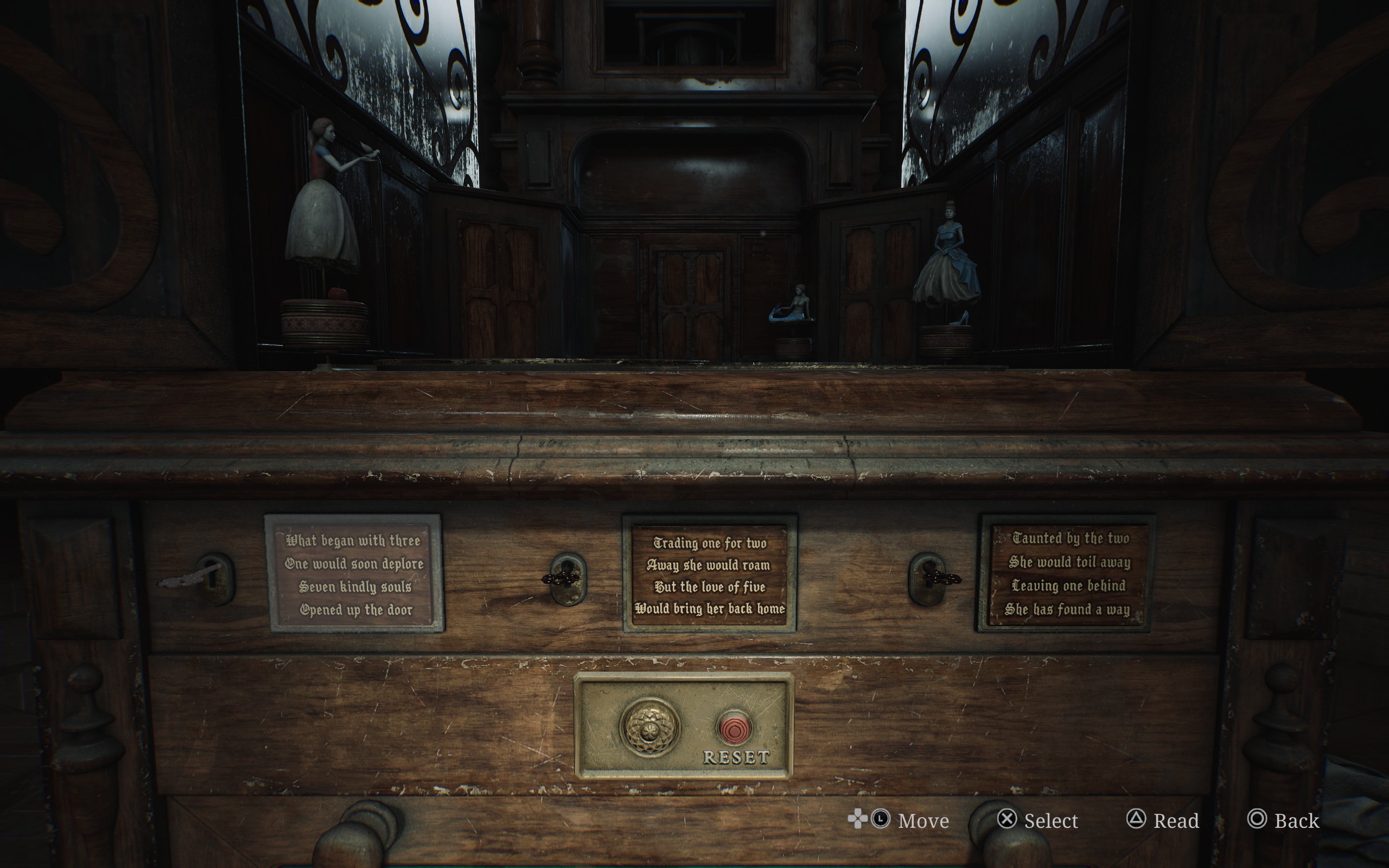Select the keyhole left of the "Taunted" plaque
The width and height of the screenshot is (1389, 868).
[x=927, y=578]
